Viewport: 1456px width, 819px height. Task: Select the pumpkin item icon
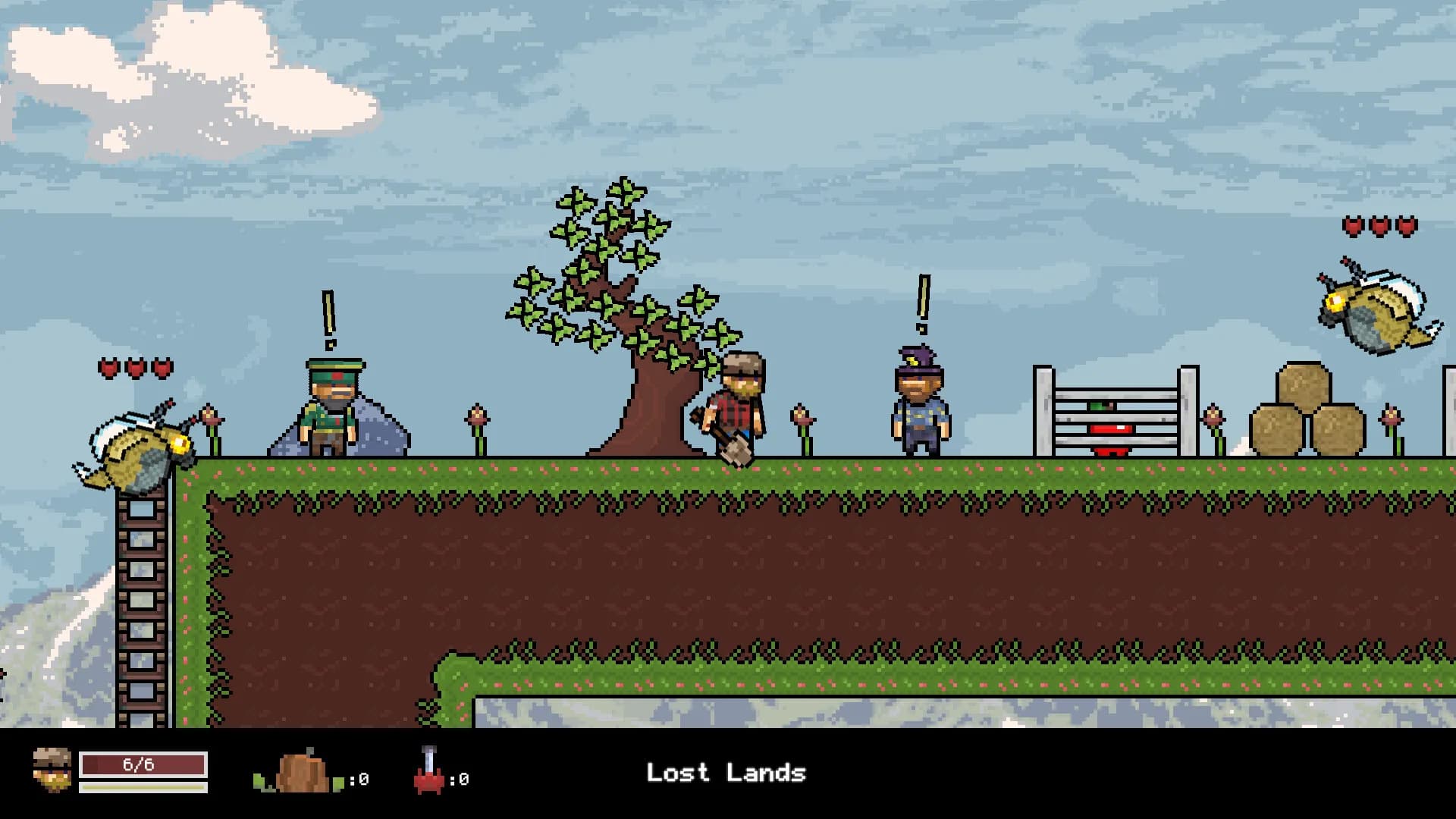[302, 772]
